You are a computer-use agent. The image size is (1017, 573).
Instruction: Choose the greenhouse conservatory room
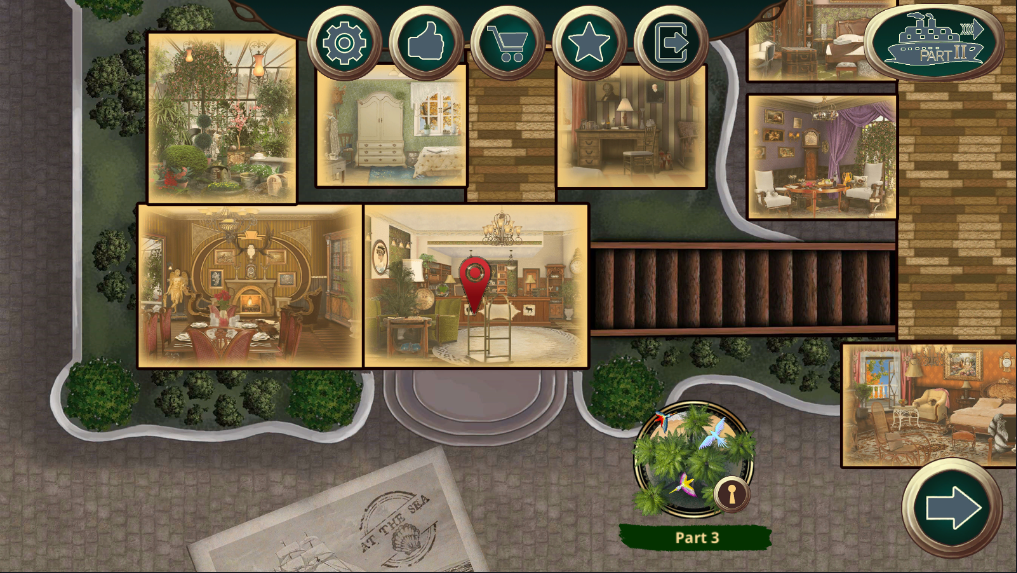pyautogui.click(x=222, y=118)
